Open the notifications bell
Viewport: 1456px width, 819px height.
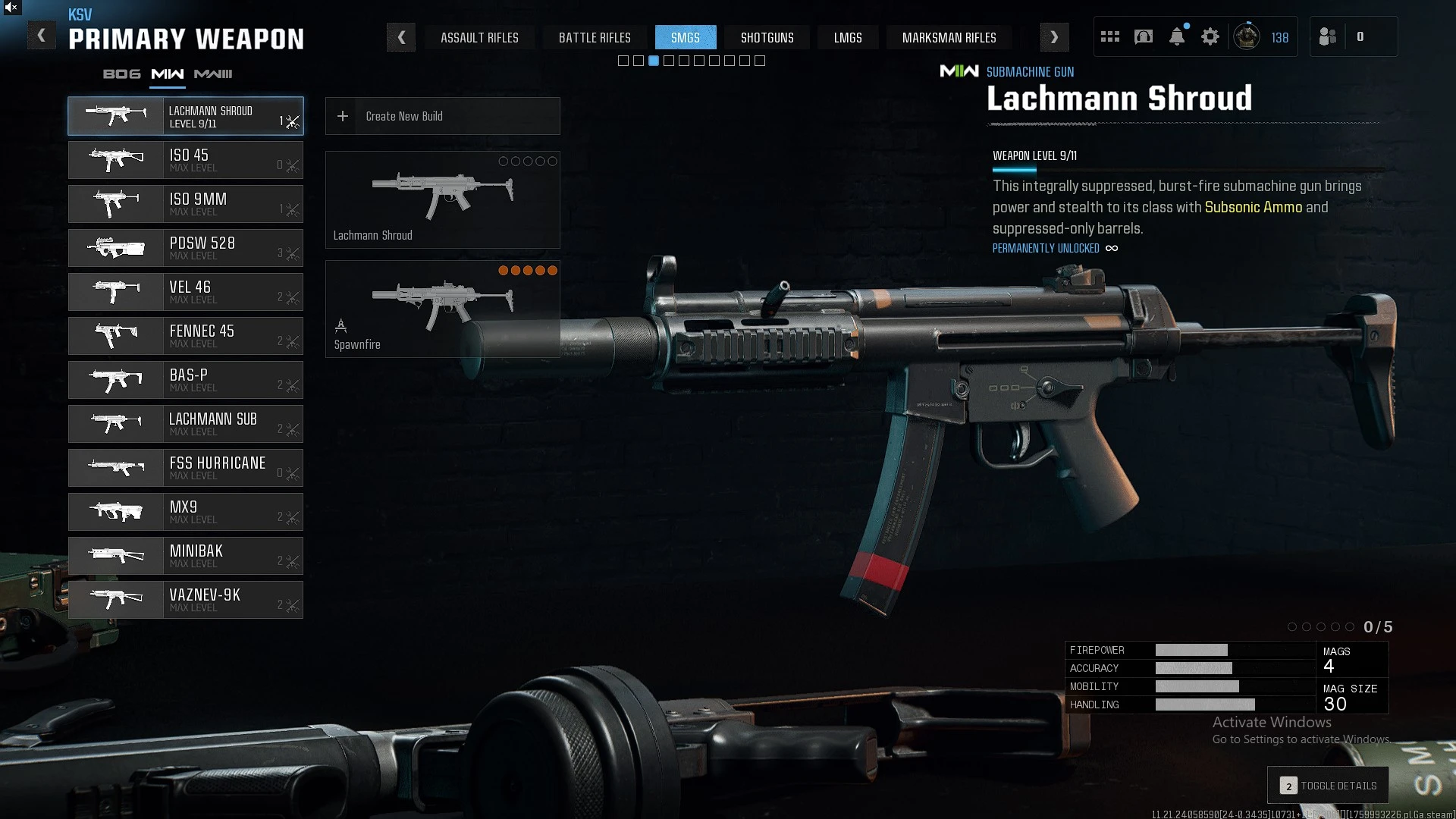click(x=1177, y=36)
